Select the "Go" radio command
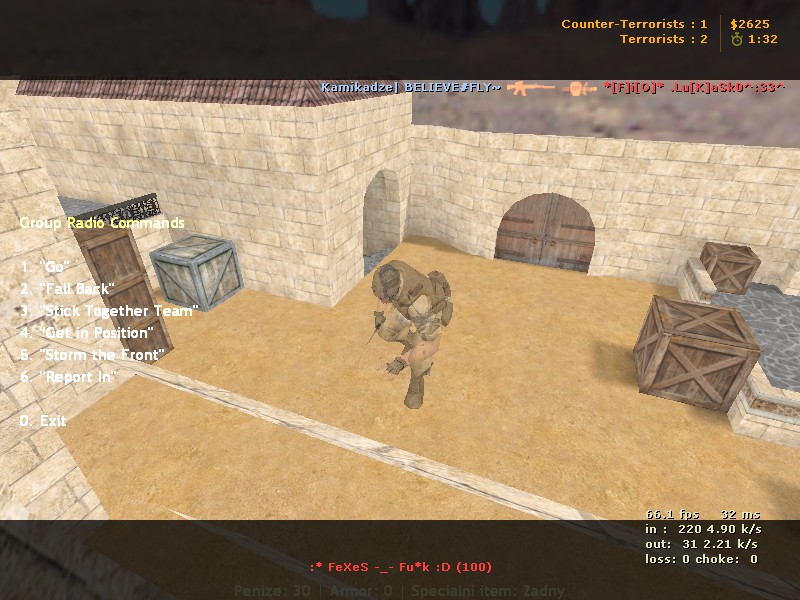Image resolution: width=800 pixels, height=600 pixels. tap(44, 267)
